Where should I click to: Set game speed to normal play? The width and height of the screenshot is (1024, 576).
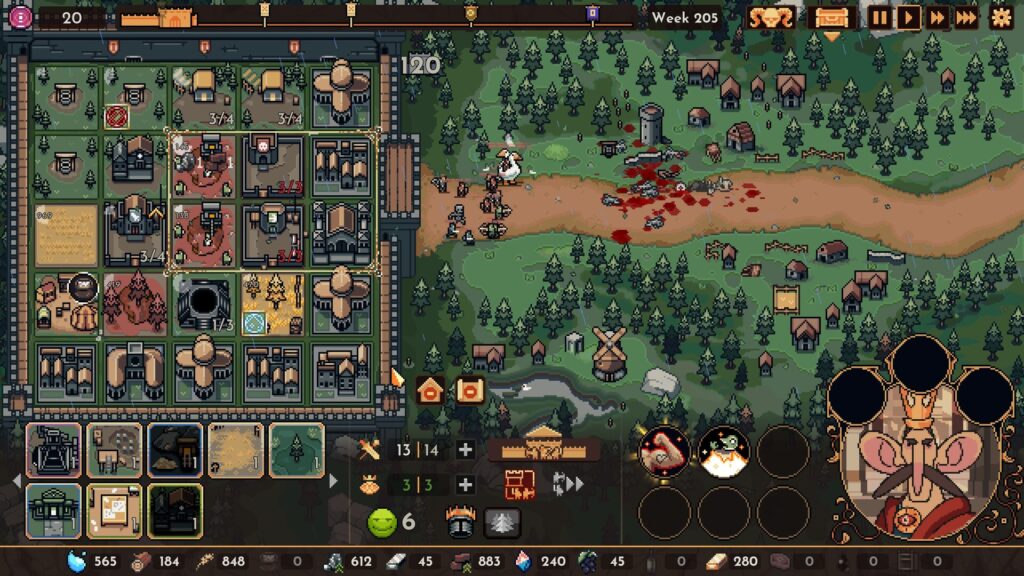pos(908,17)
